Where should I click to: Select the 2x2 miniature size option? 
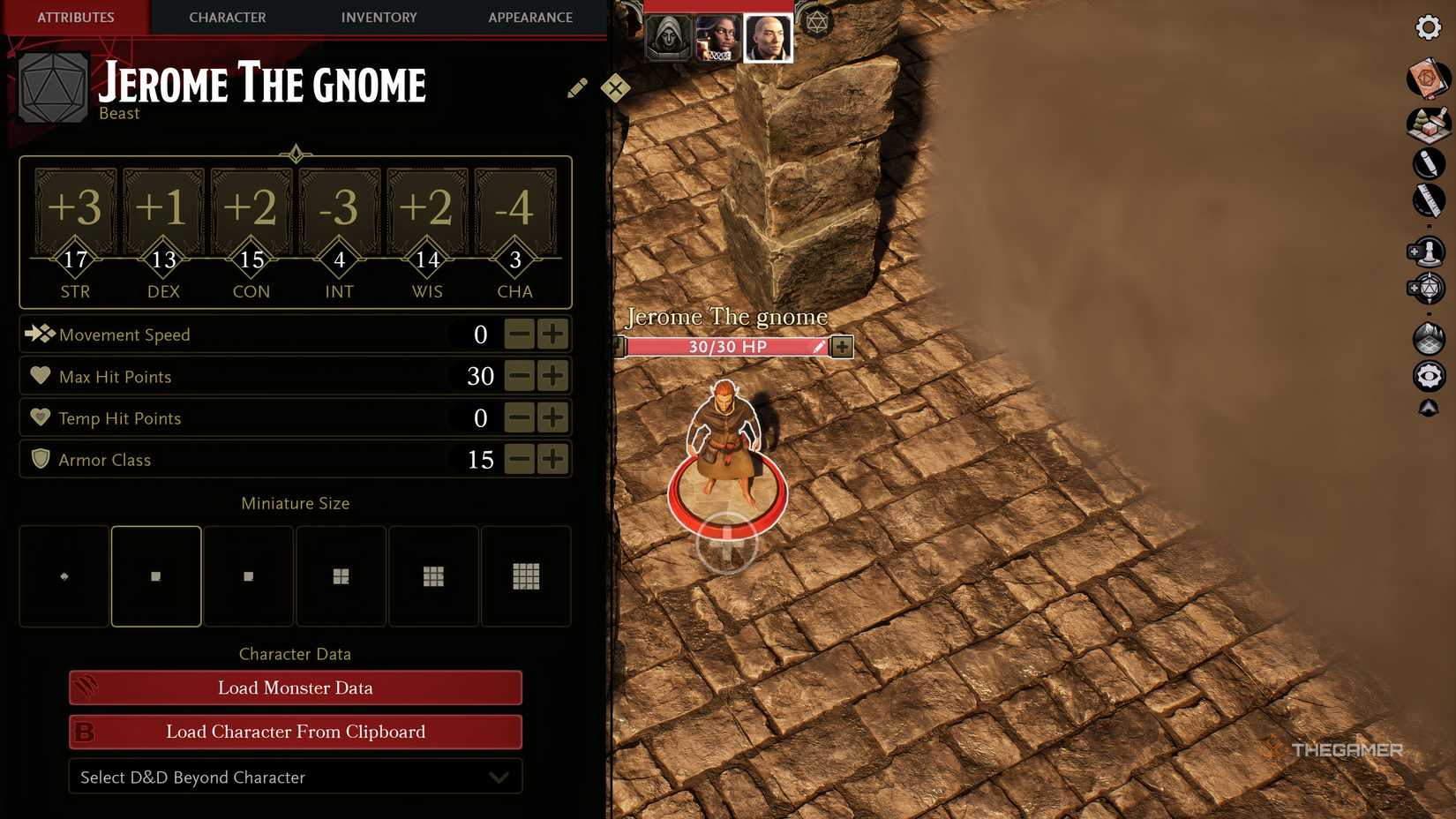pyautogui.click(x=341, y=575)
